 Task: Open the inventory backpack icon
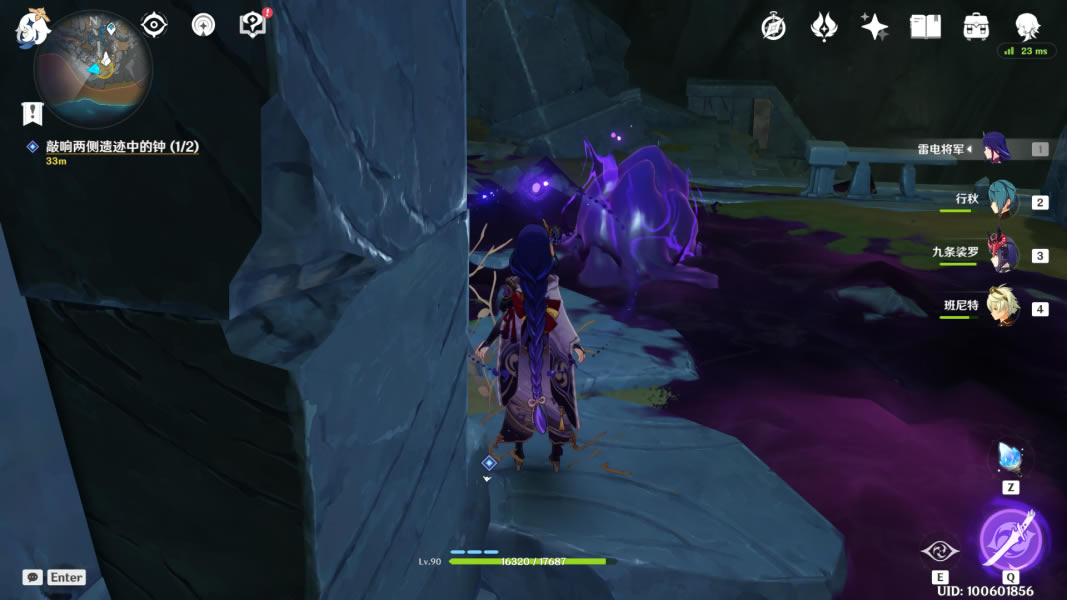[976, 27]
